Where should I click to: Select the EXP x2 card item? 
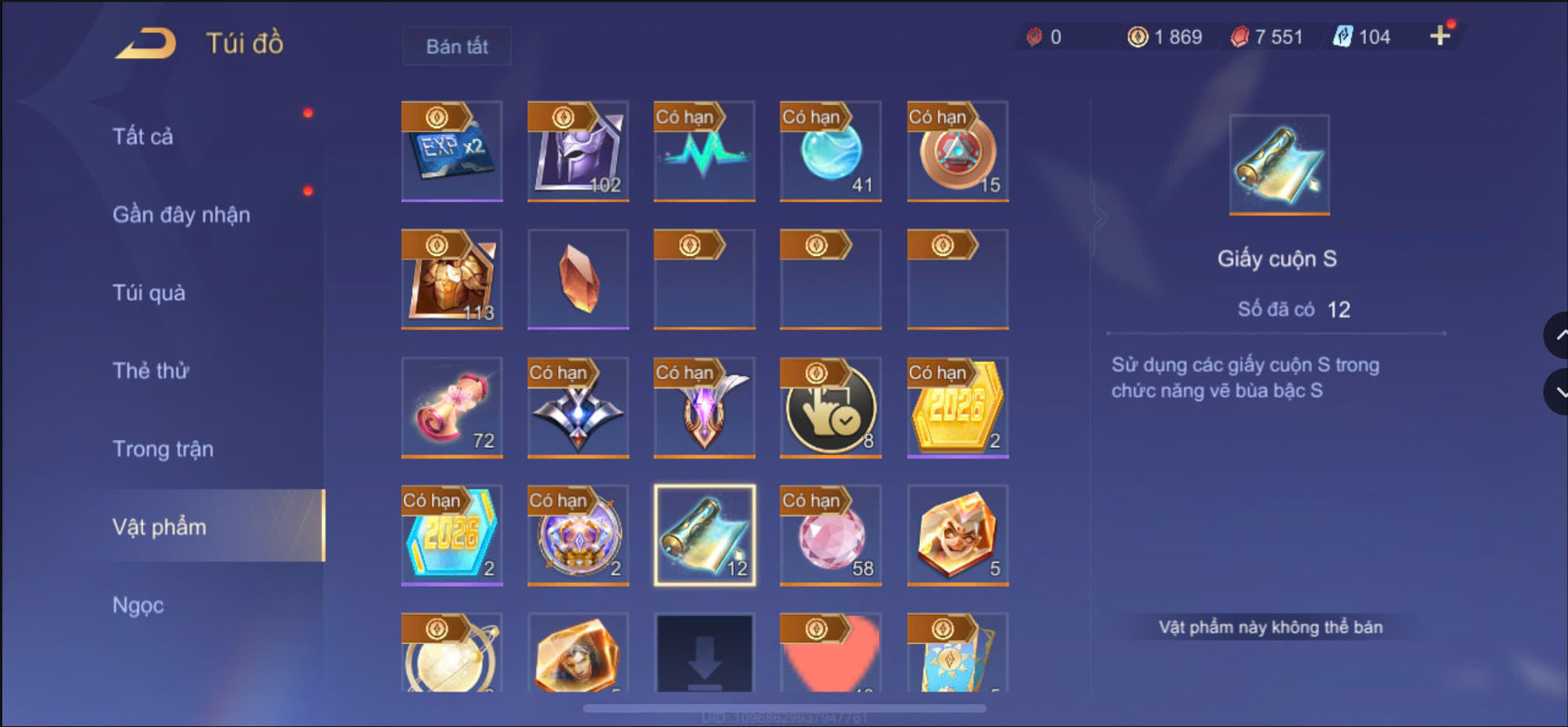pyautogui.click(x=451, y=151)
